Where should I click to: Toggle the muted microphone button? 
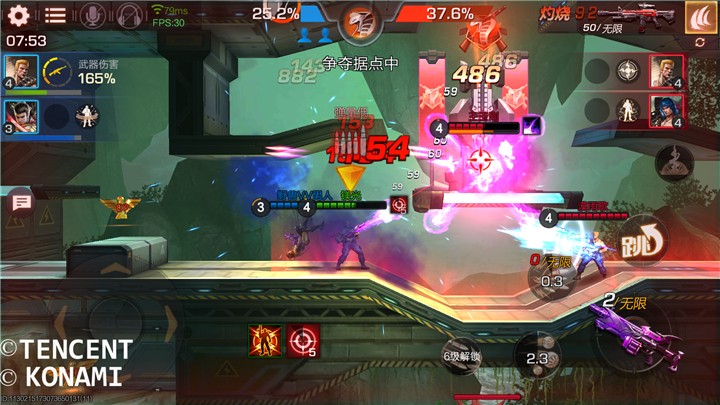[x=92, y=15]
